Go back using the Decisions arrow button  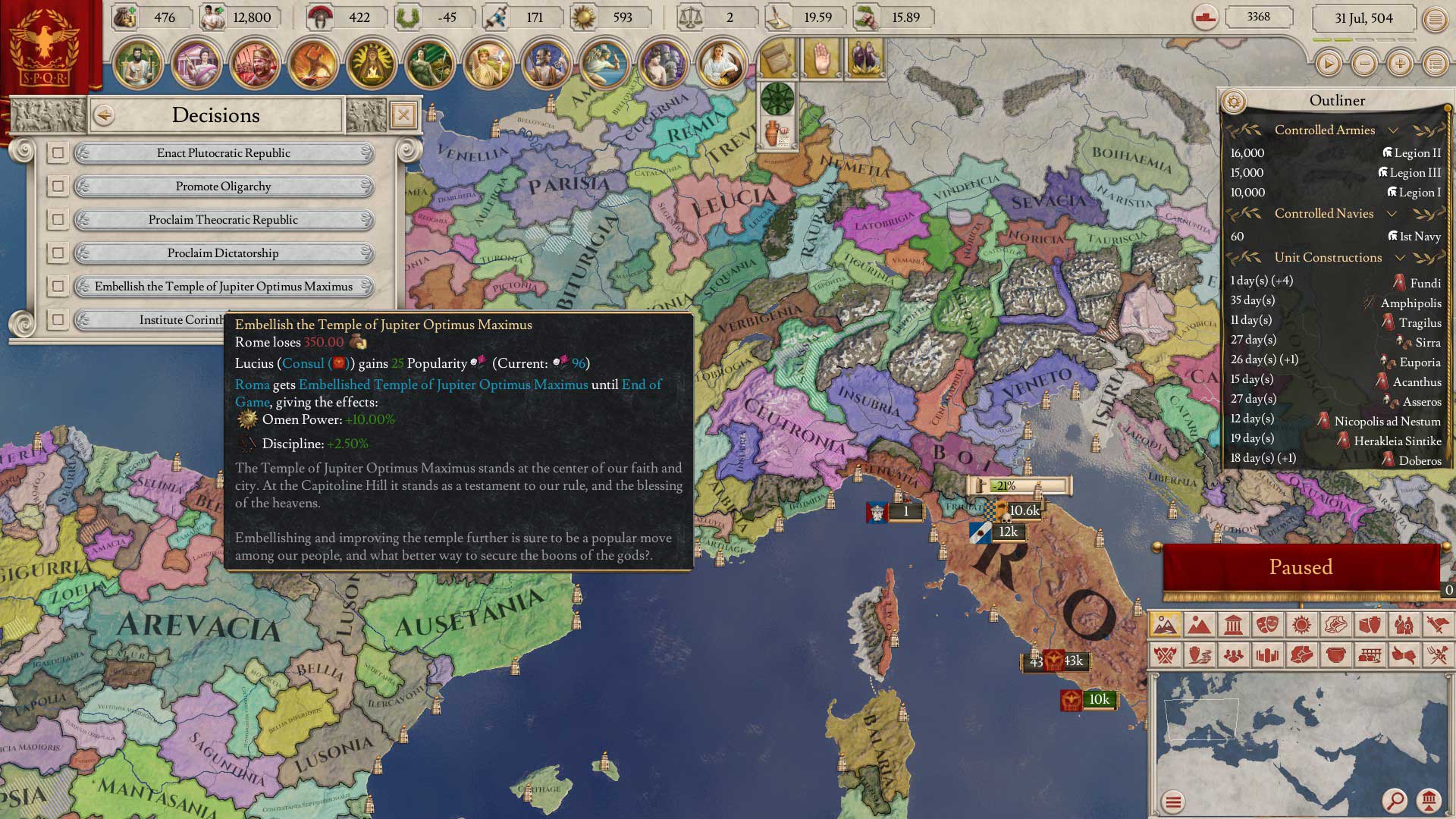click(104, 115)
